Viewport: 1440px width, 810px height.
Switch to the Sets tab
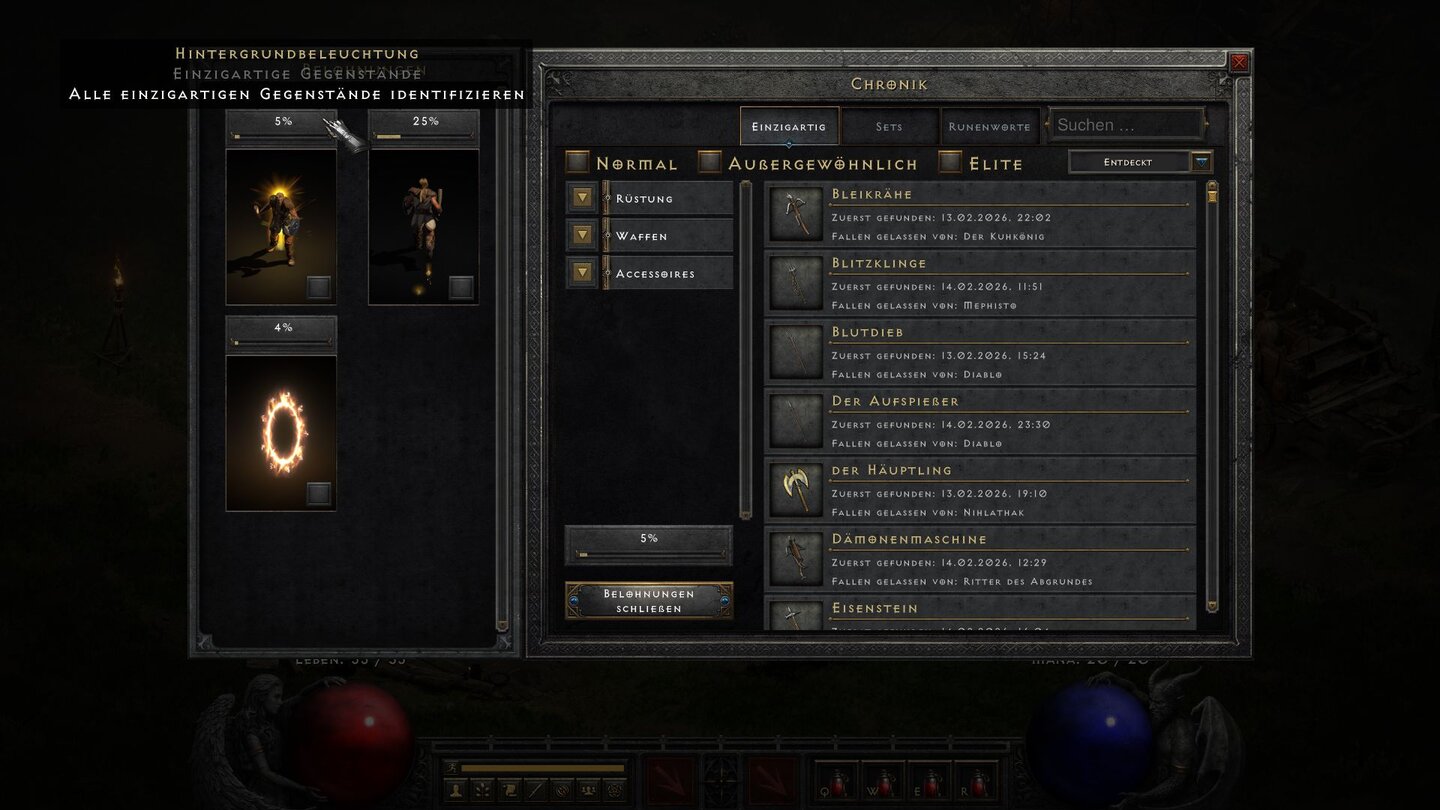890,127
